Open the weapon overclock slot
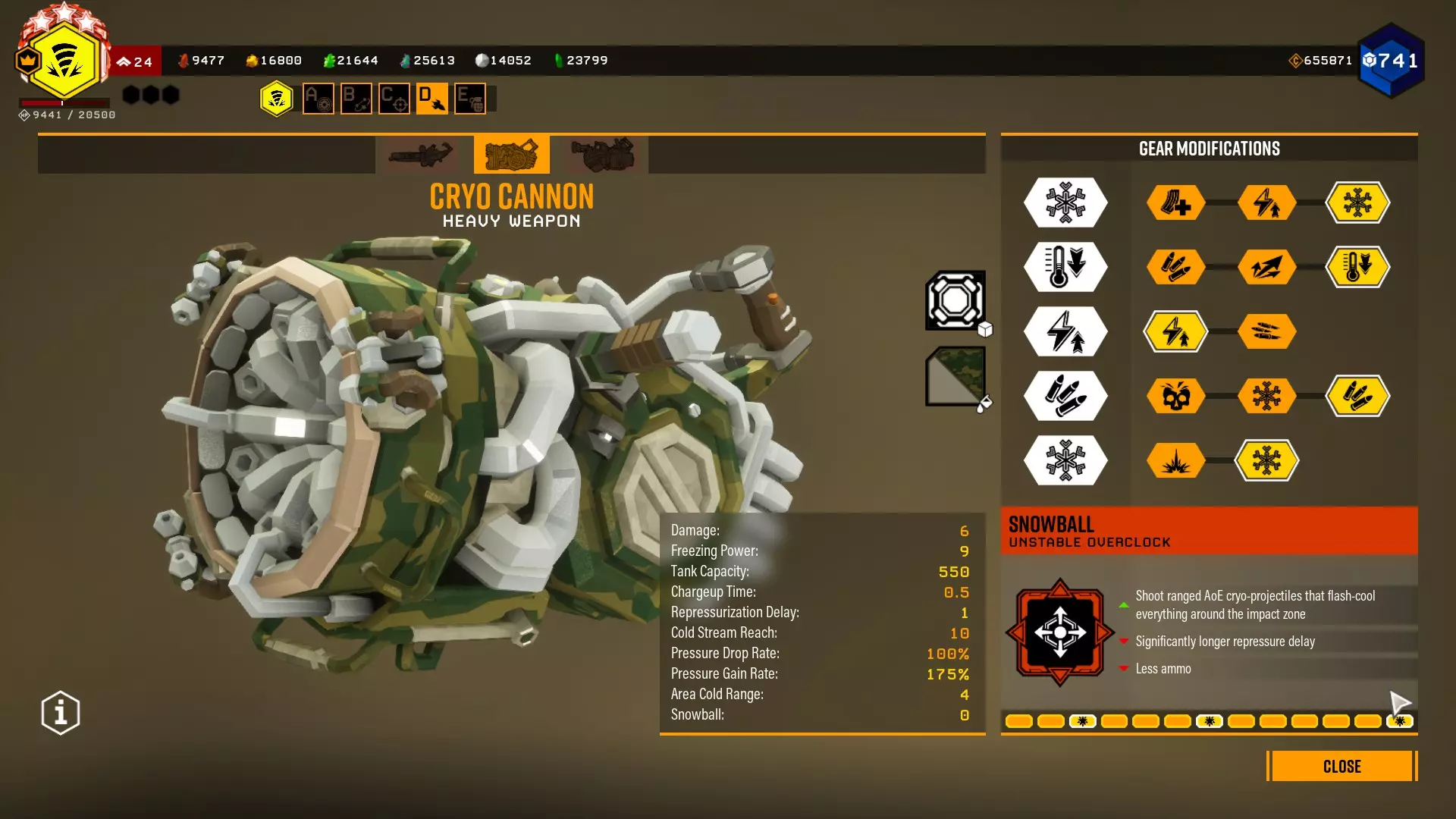 pos(955,300)
